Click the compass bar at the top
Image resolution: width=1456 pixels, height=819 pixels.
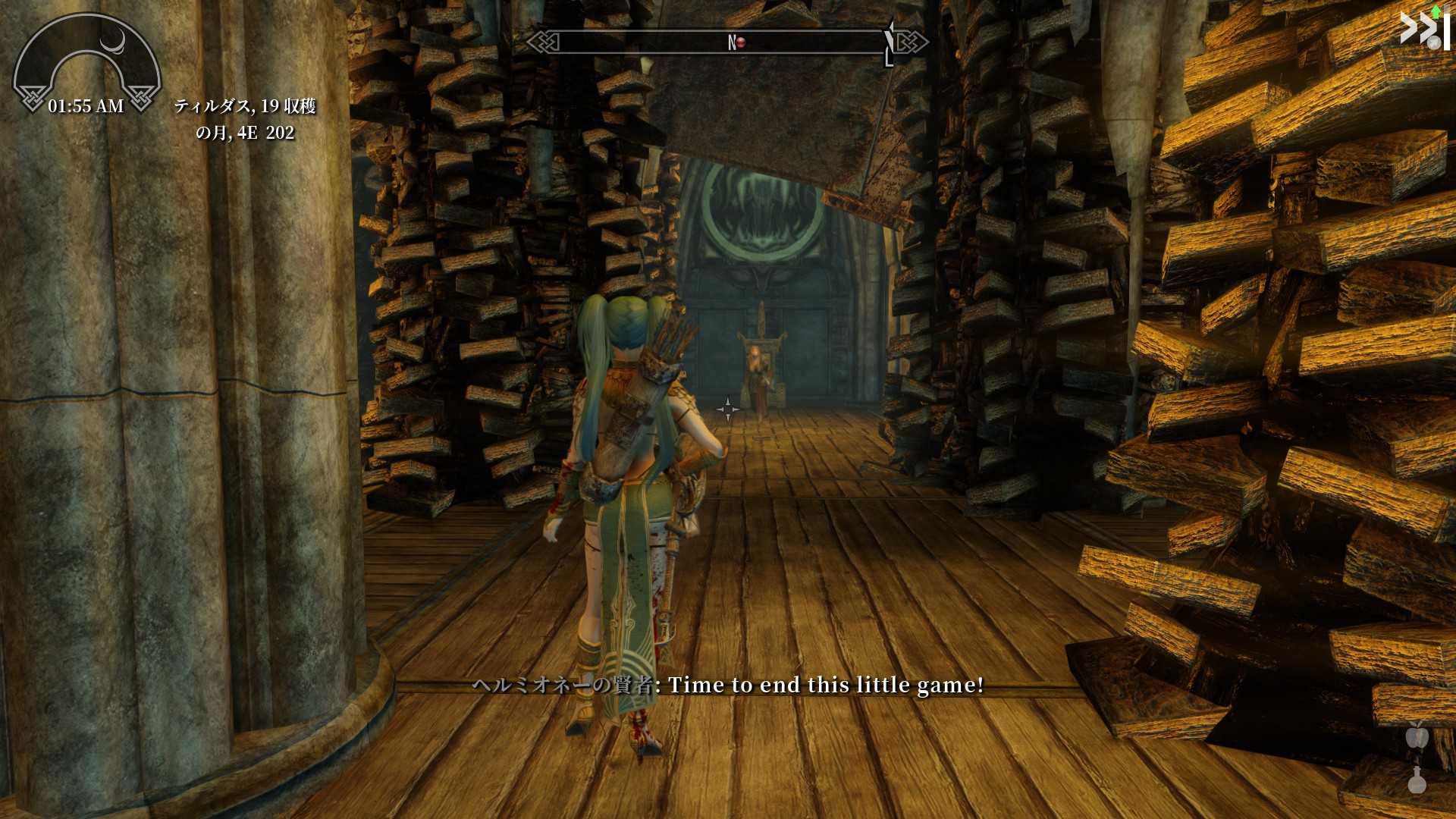point(726,42)
